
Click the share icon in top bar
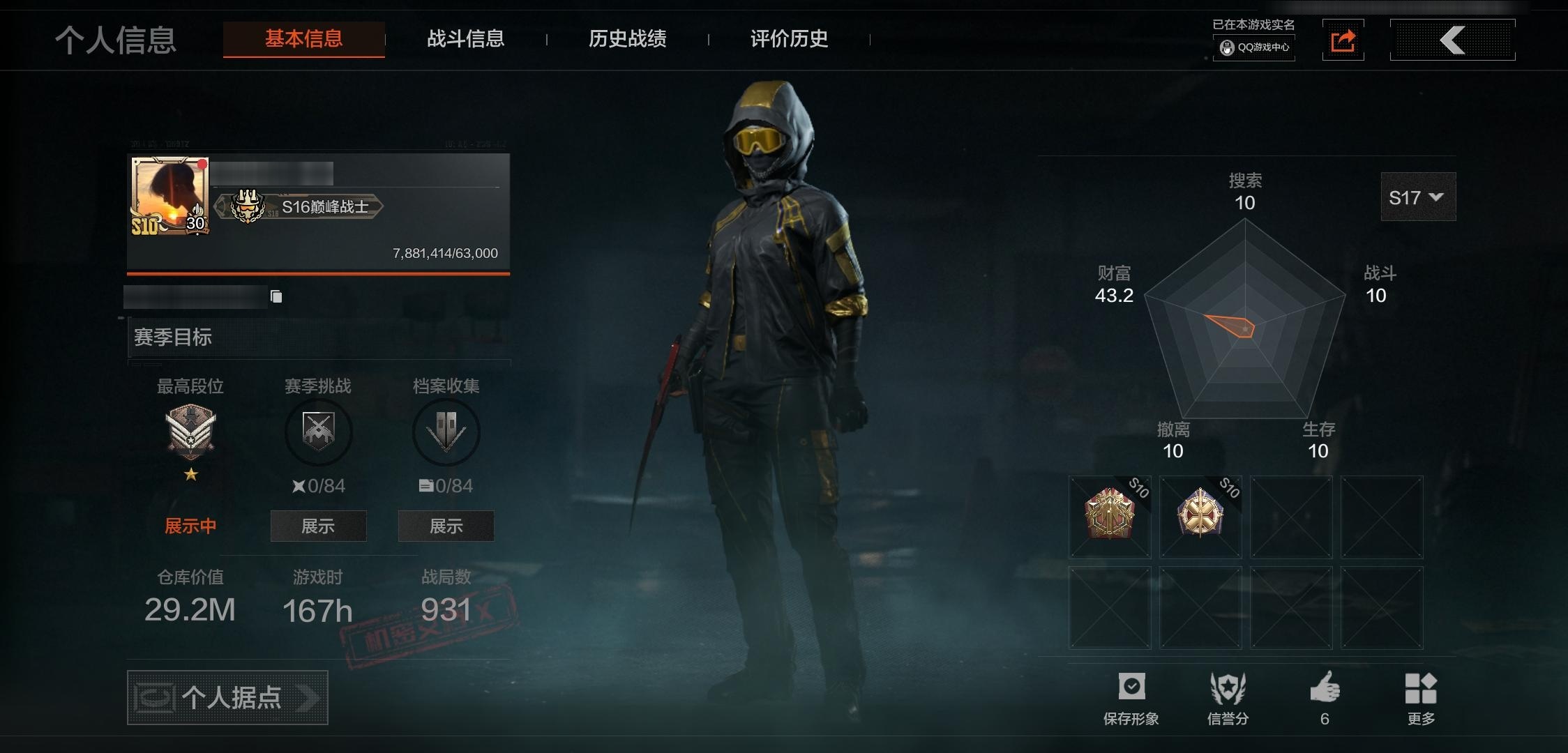point(1343,40)
